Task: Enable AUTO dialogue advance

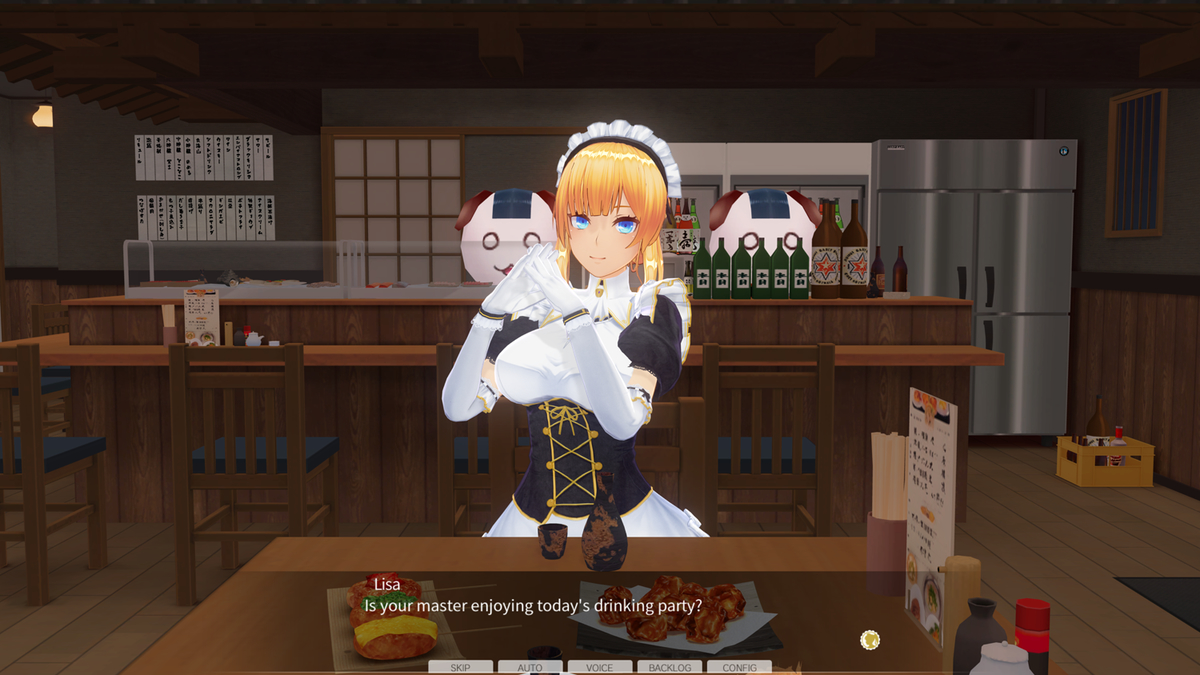Action: pyautogui.click(x=530, y=667)
